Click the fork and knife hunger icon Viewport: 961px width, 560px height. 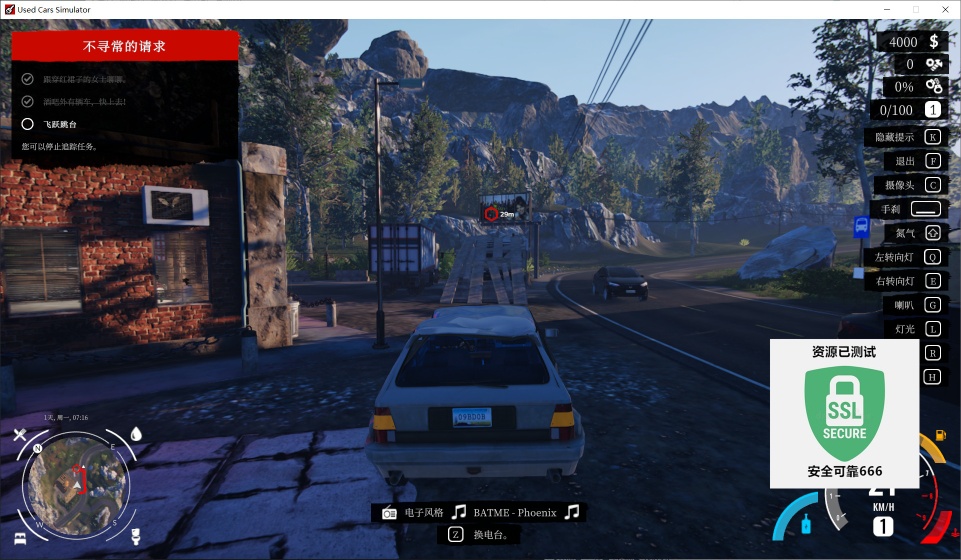(19, 435)
